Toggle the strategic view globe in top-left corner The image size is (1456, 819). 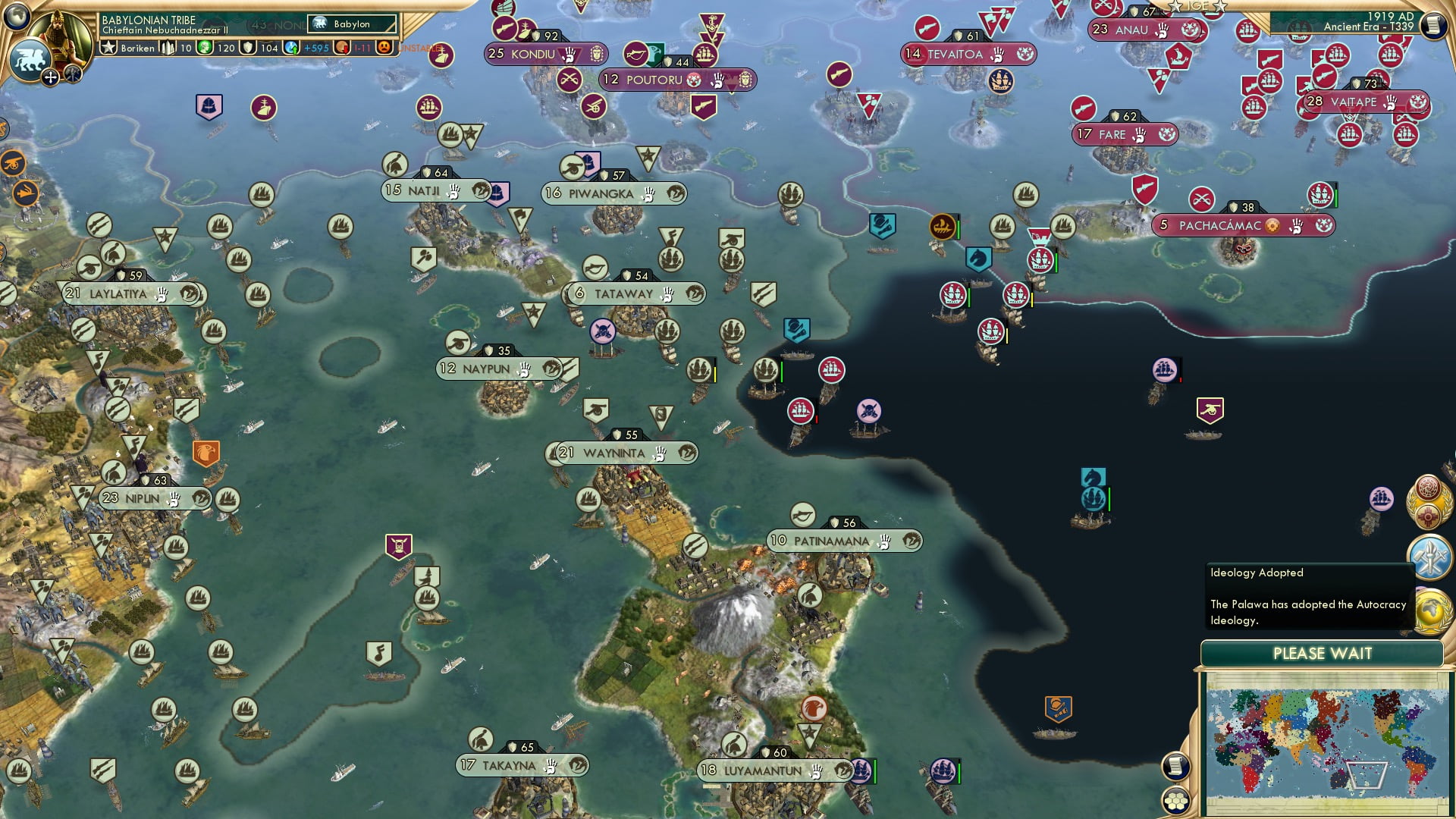click(17, 15)
